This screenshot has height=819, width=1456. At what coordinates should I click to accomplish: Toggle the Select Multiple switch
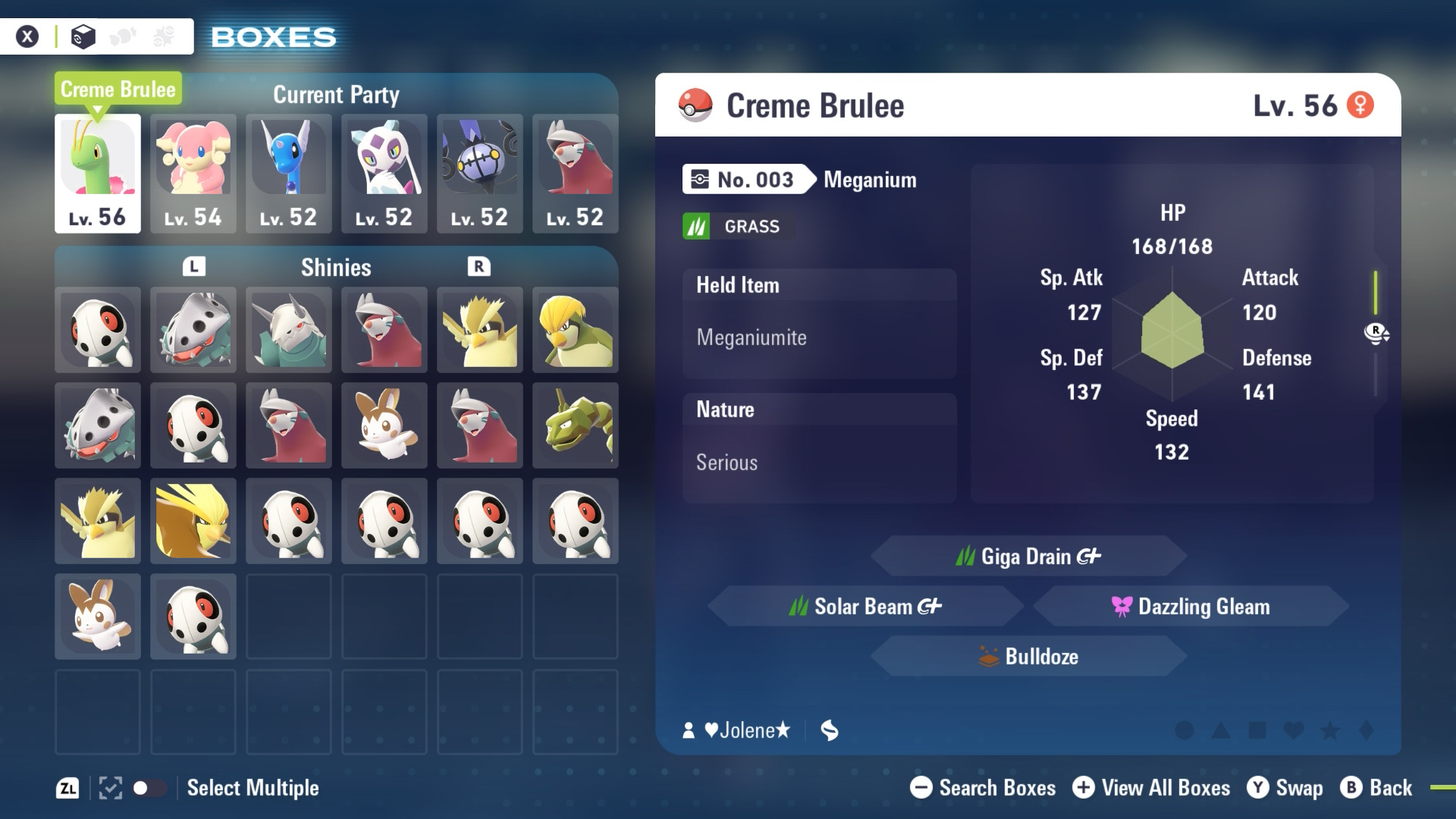click(x=149, y=788)
